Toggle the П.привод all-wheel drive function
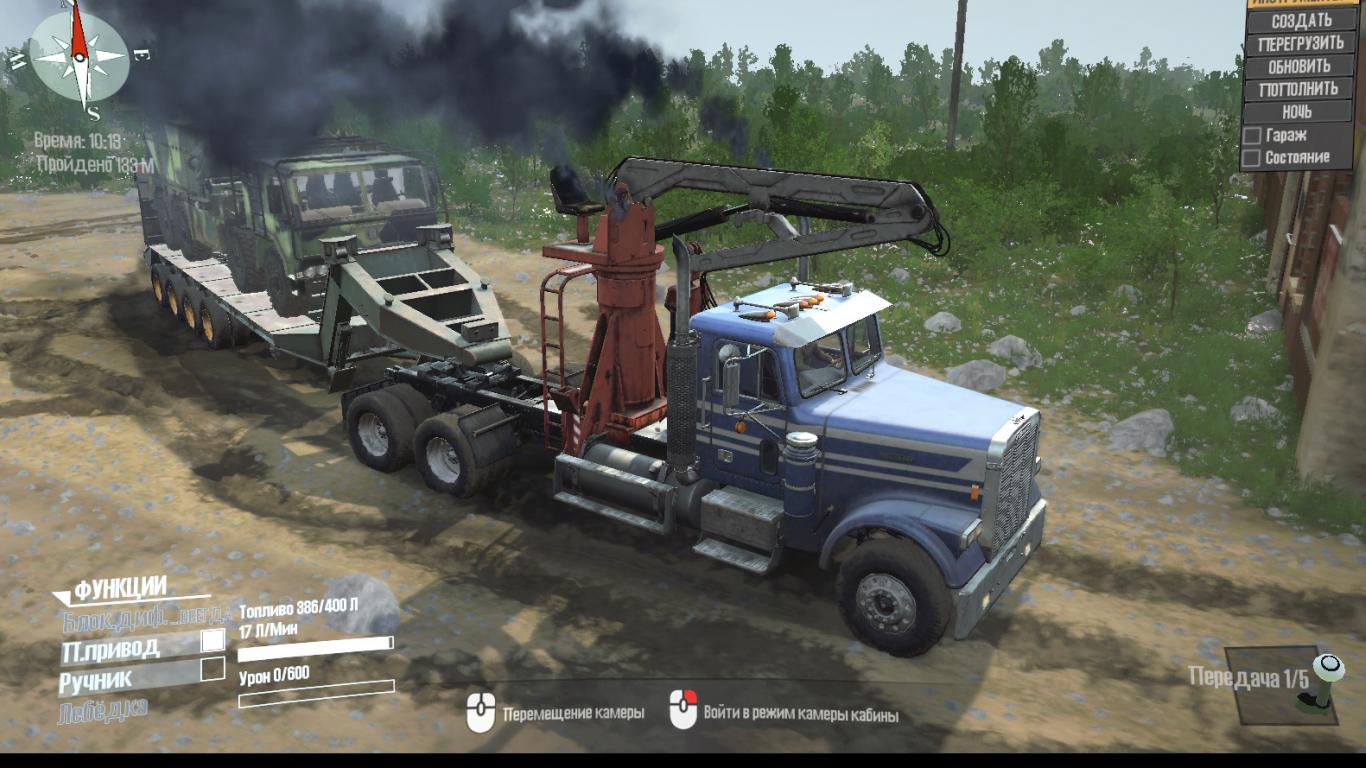This screenshot has width=1366, height=768. [x=213, y=640]
